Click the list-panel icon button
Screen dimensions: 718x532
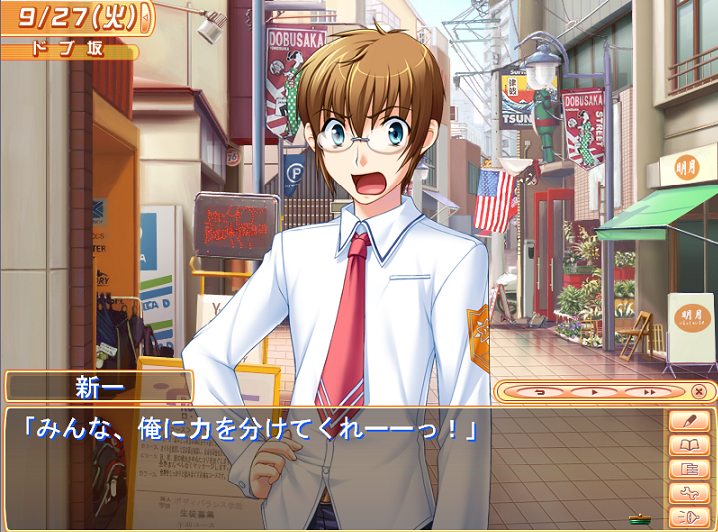click(687, 469)
